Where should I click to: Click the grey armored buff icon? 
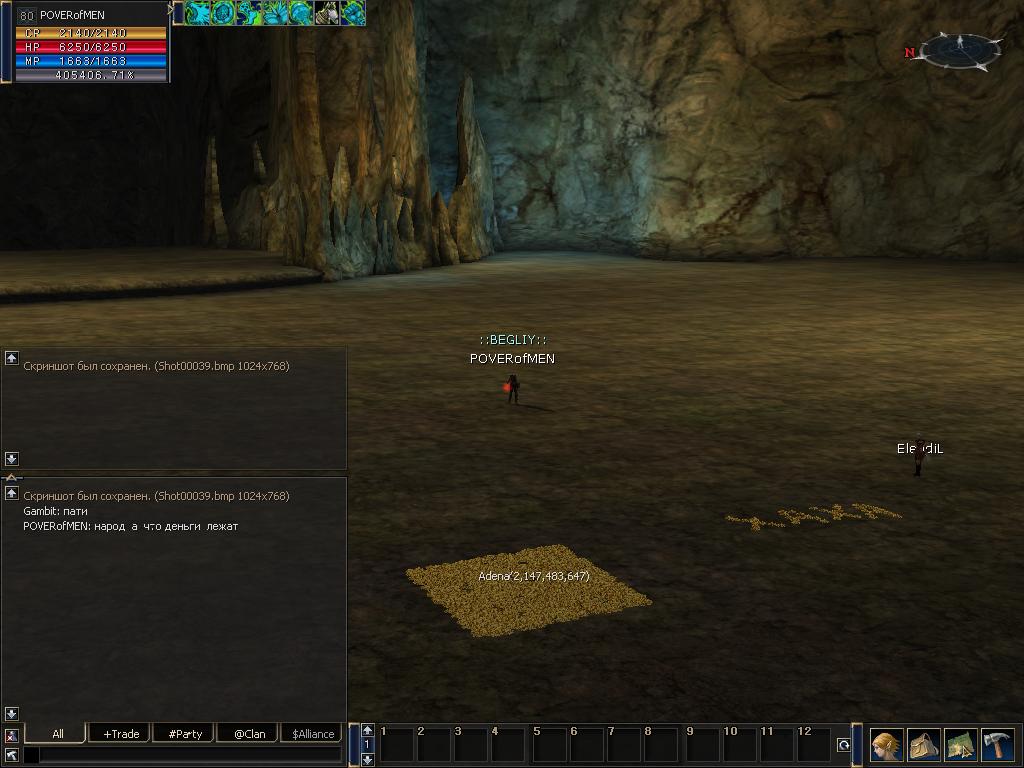pyautogui.click(x=327, y=13)
